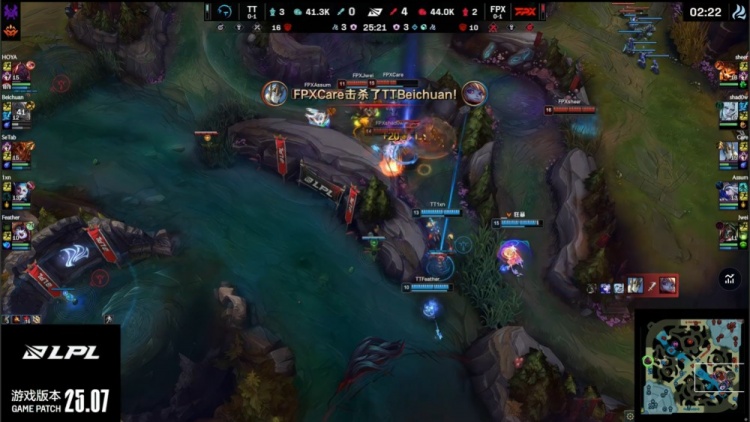Select sheer's champion portrait
The image size is (750, 422).
click(x=728, y=71)
